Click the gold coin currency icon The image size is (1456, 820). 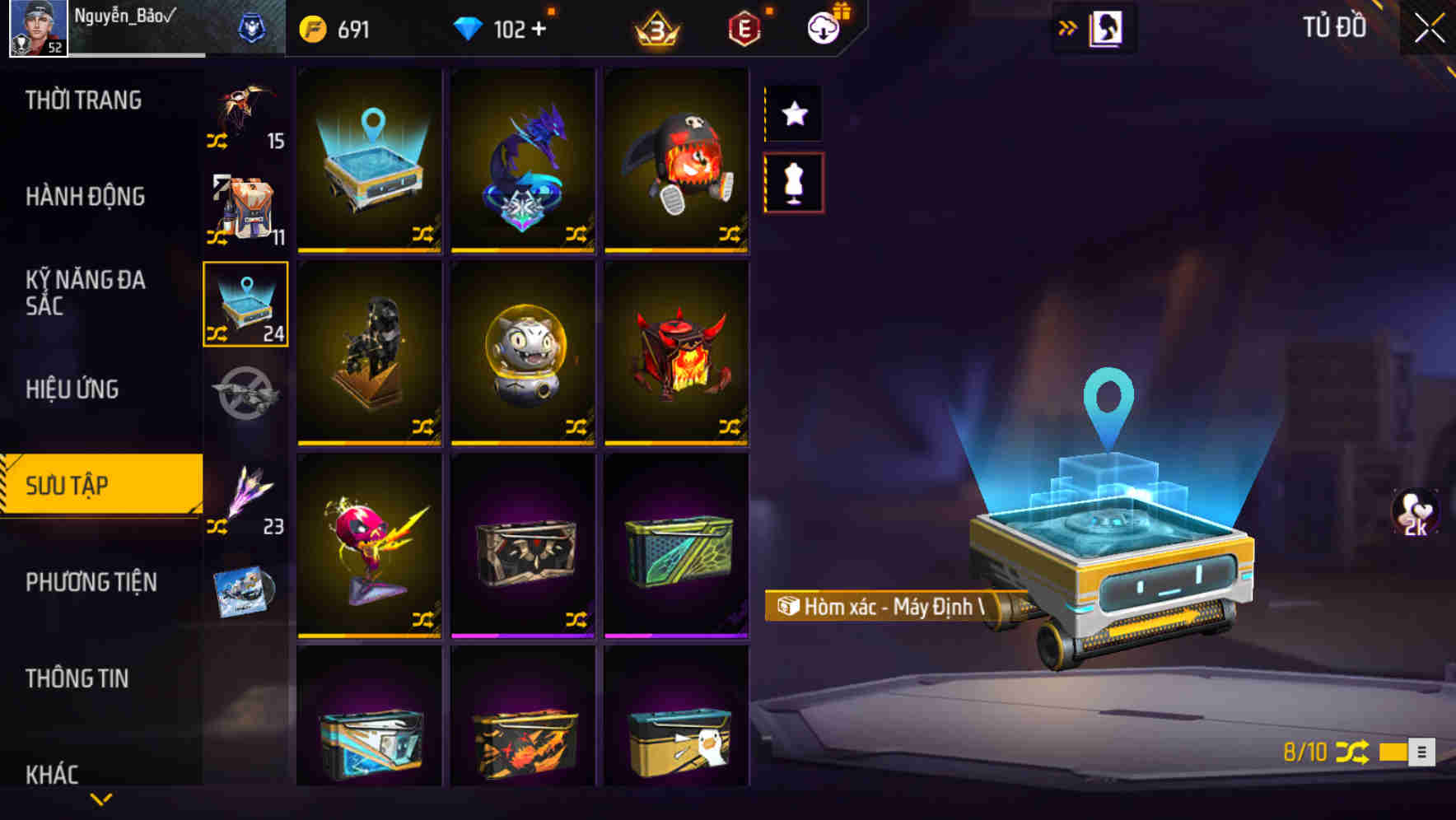tap(313, 27)
